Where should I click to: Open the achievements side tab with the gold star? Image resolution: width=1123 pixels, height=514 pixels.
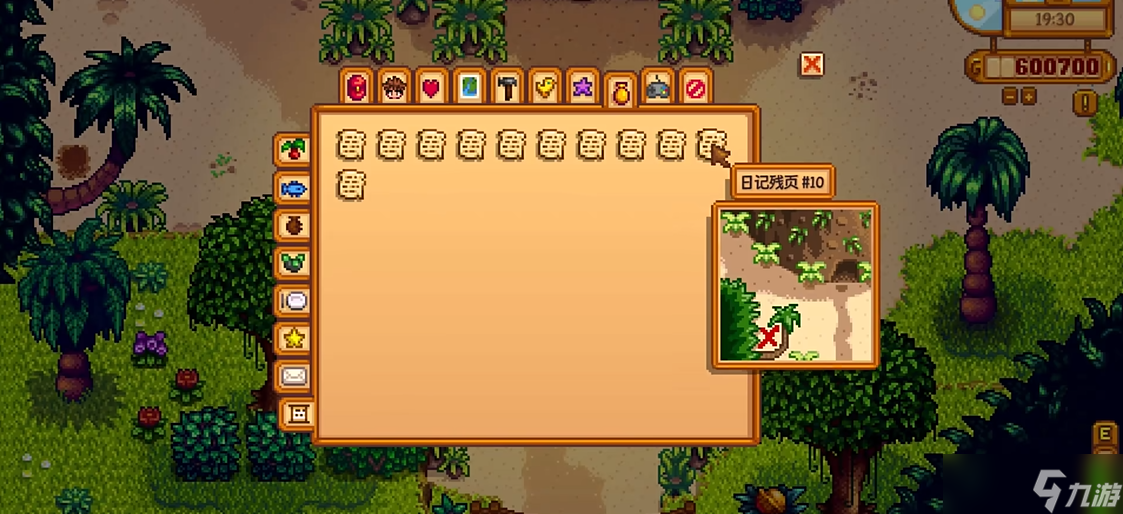[294, 339]
